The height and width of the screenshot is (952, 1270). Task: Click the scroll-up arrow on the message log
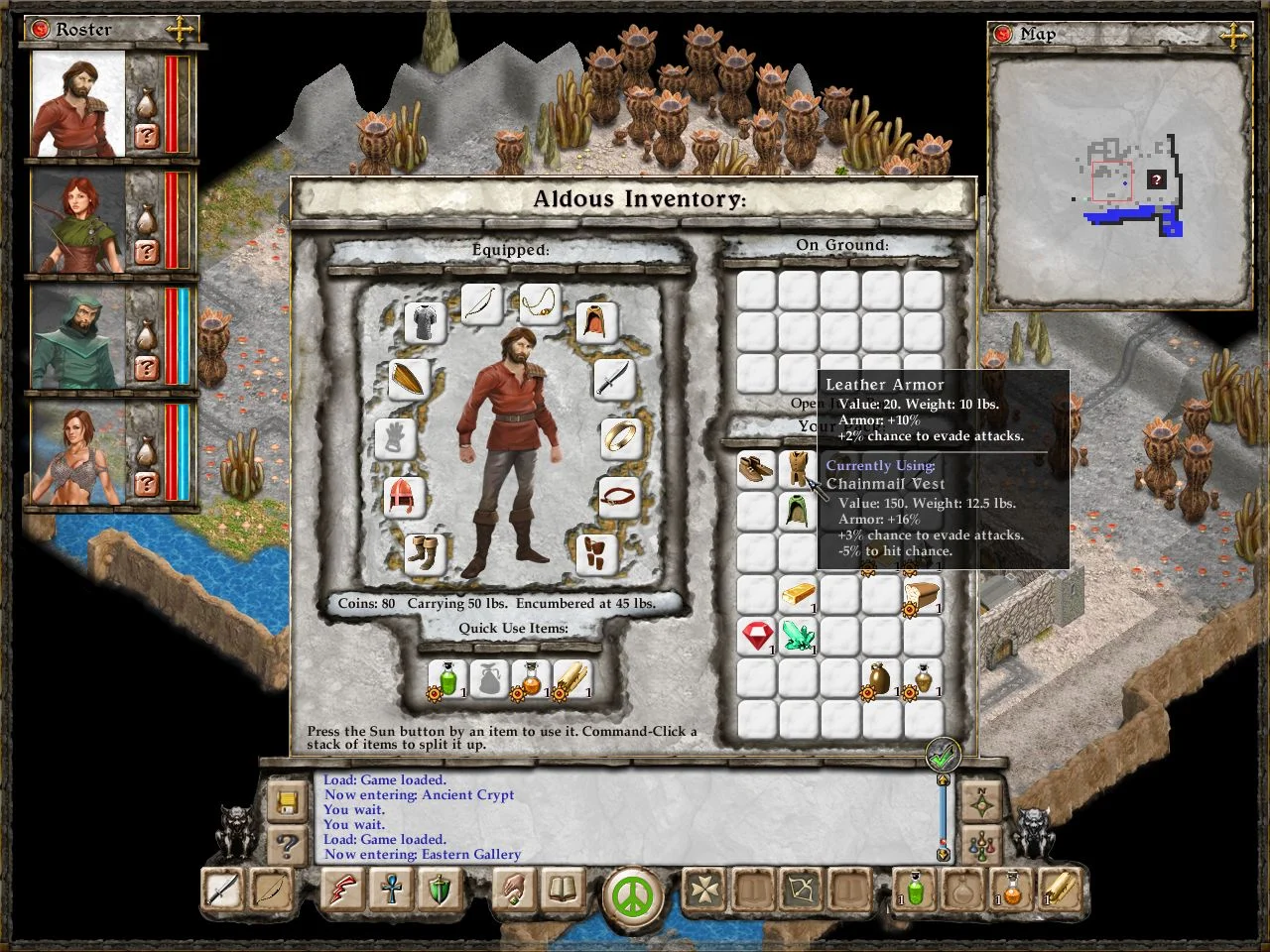click(942, 782)
